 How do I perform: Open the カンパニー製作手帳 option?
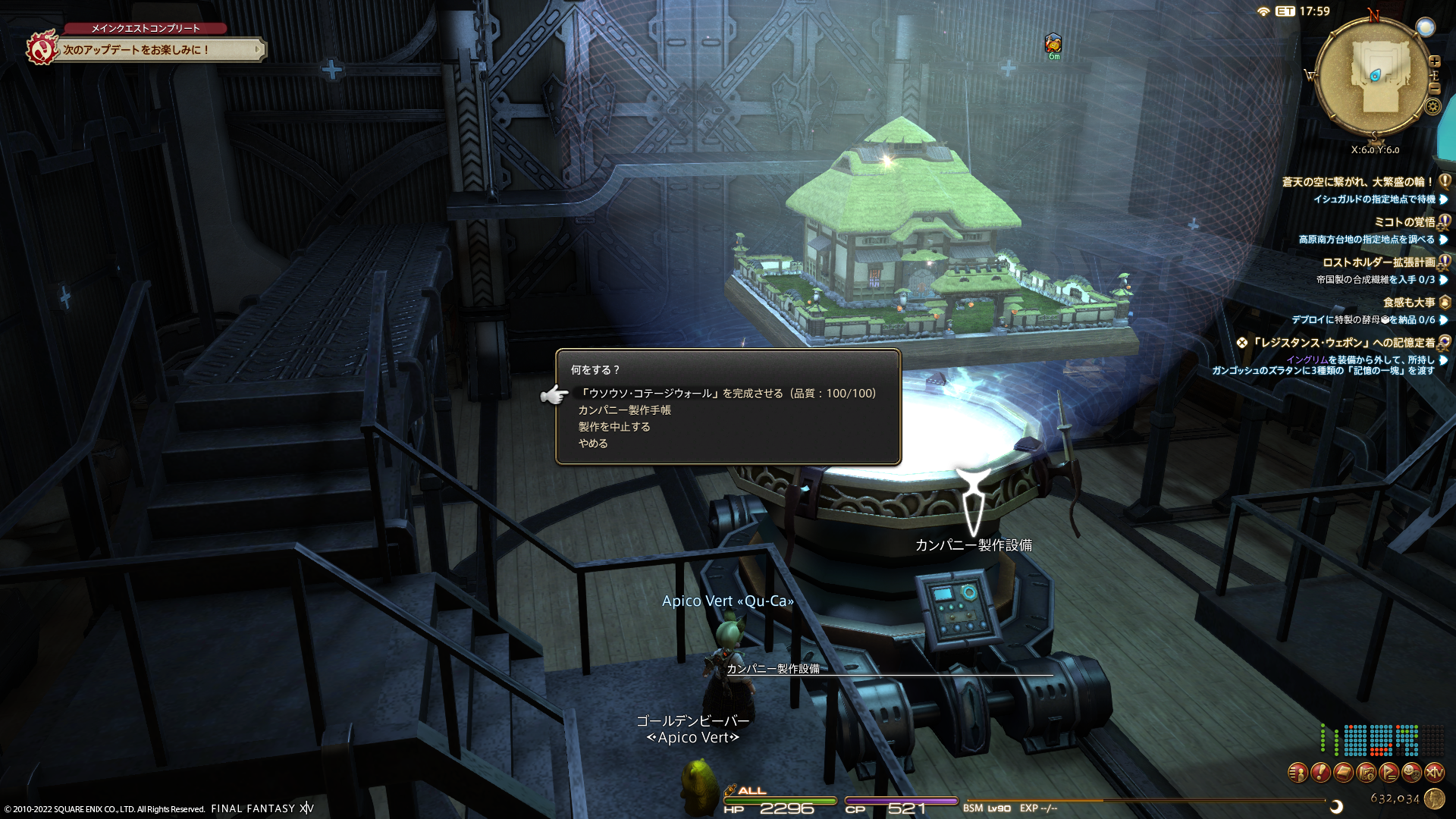point(624,410)
